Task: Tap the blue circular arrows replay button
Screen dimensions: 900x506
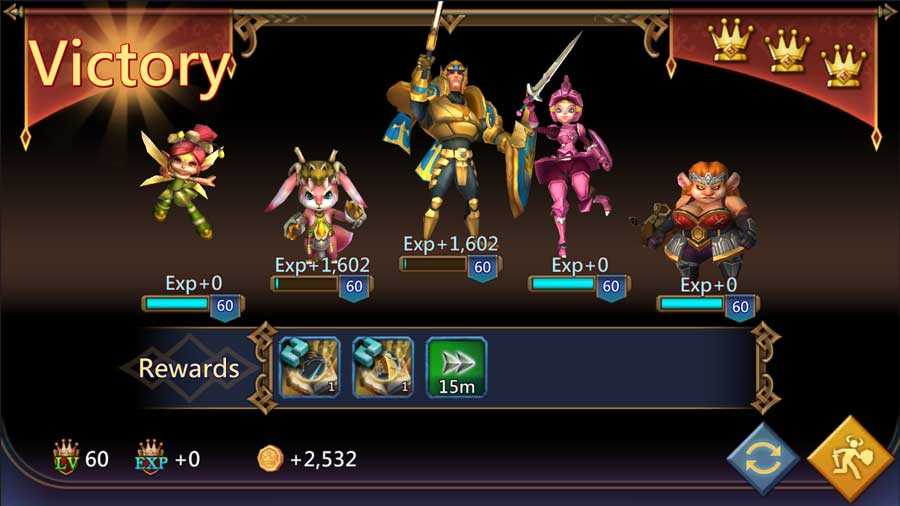Action: [x=762, y=459]
